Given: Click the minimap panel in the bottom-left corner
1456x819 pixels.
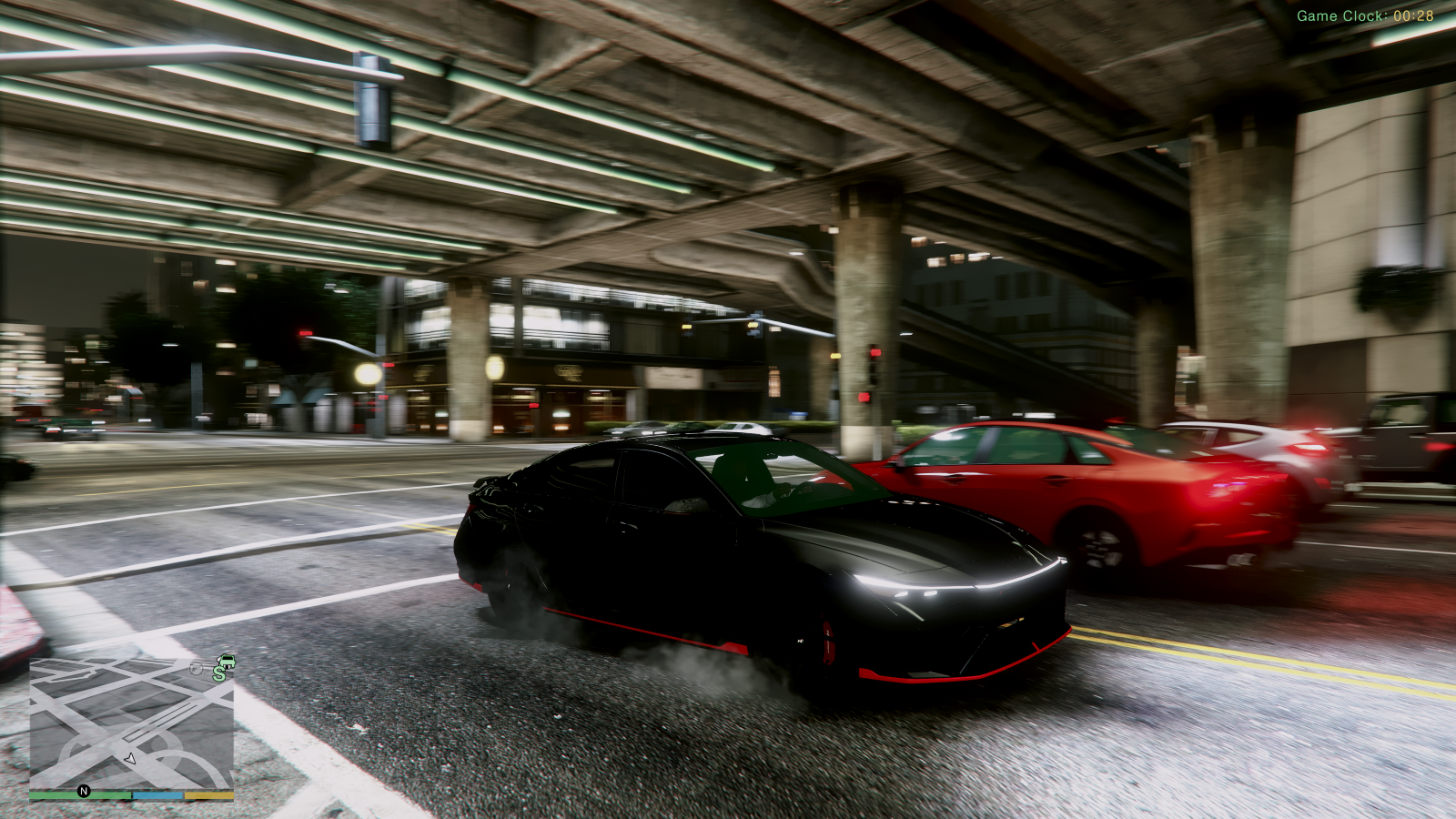Looking at the screenshot, I should pos(136,728).
